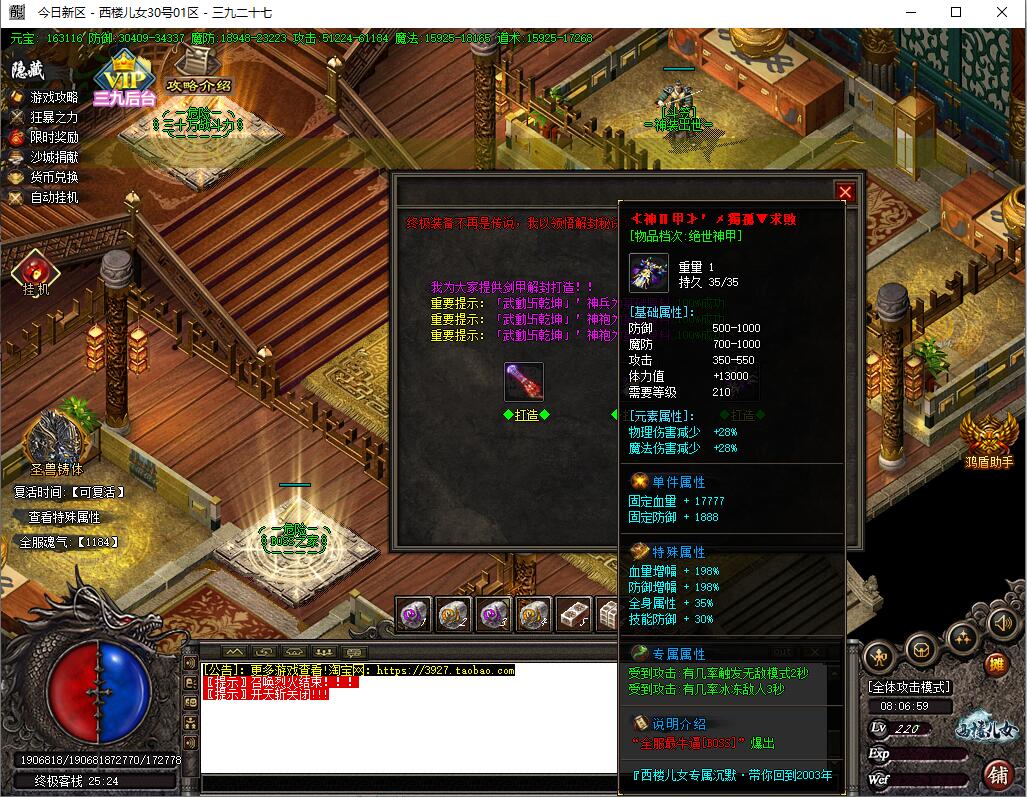The image size is (1027, 797).
Task: Open 货币兑换 currency exchange
Action: (54, 177)
